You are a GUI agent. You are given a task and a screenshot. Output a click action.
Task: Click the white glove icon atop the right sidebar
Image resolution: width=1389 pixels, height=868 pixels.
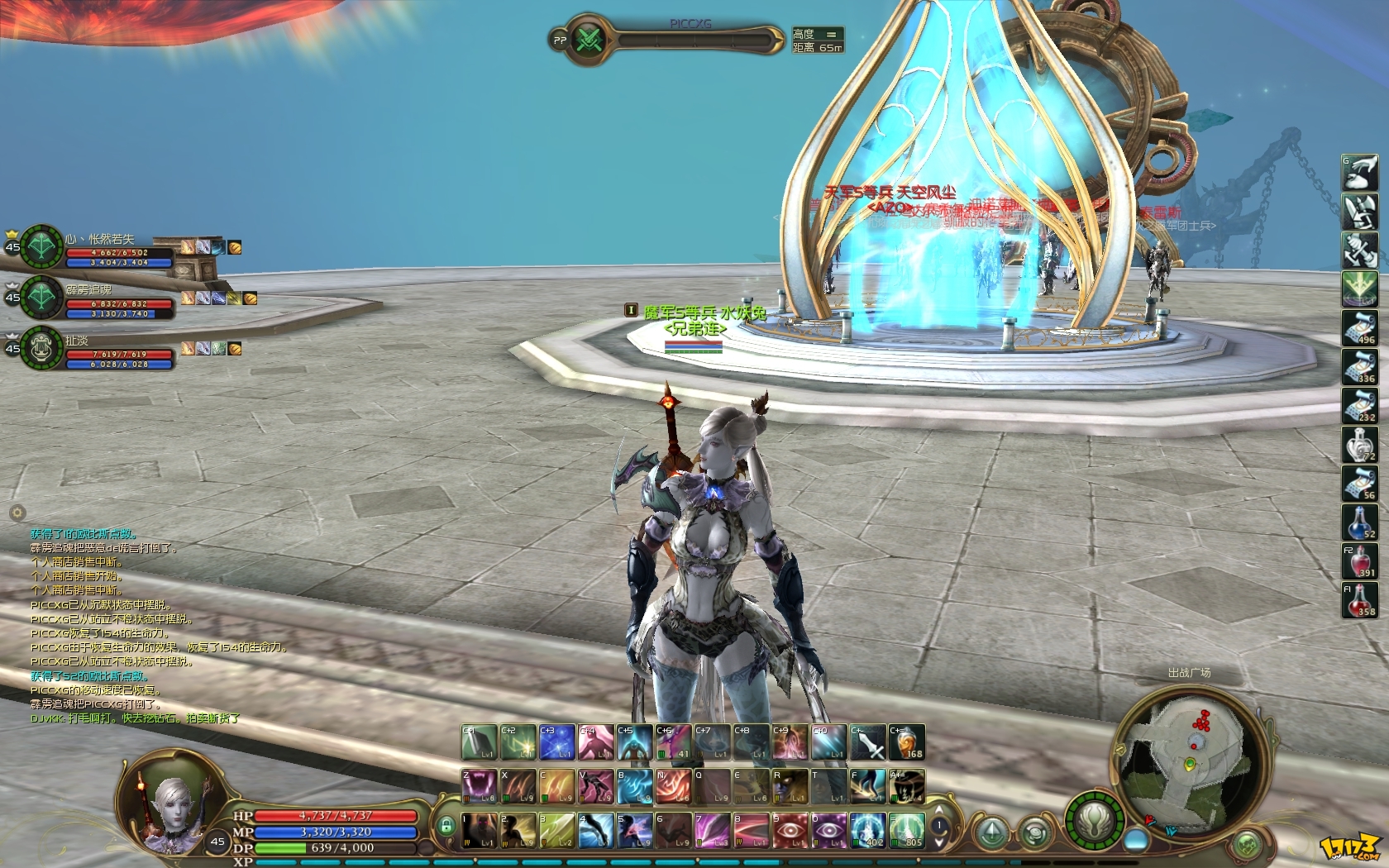tap(1360, 171)
